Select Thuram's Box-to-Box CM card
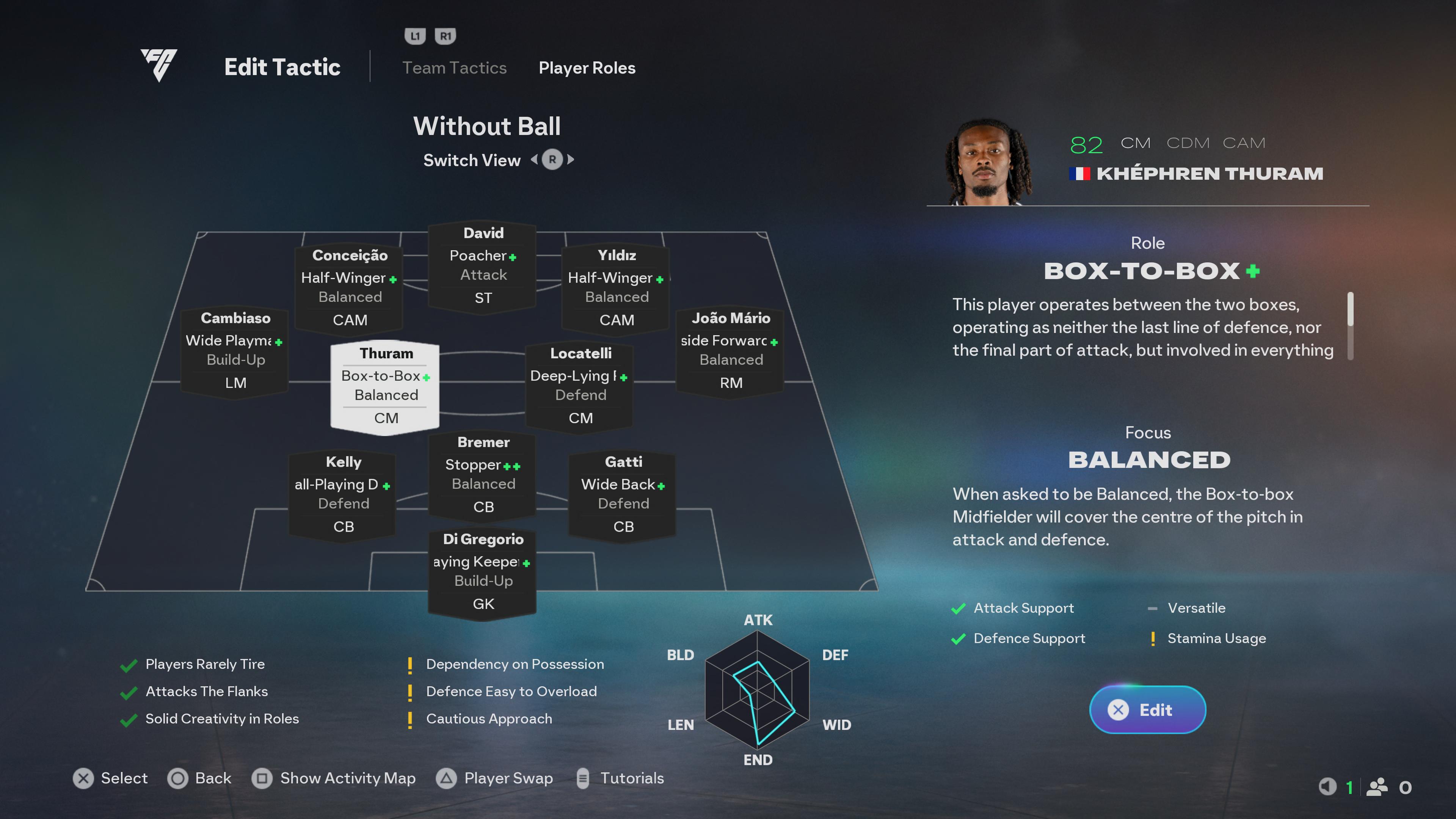Image resolution: width=1456 pixels, height=819 pixels. click(x=386, y=386)
